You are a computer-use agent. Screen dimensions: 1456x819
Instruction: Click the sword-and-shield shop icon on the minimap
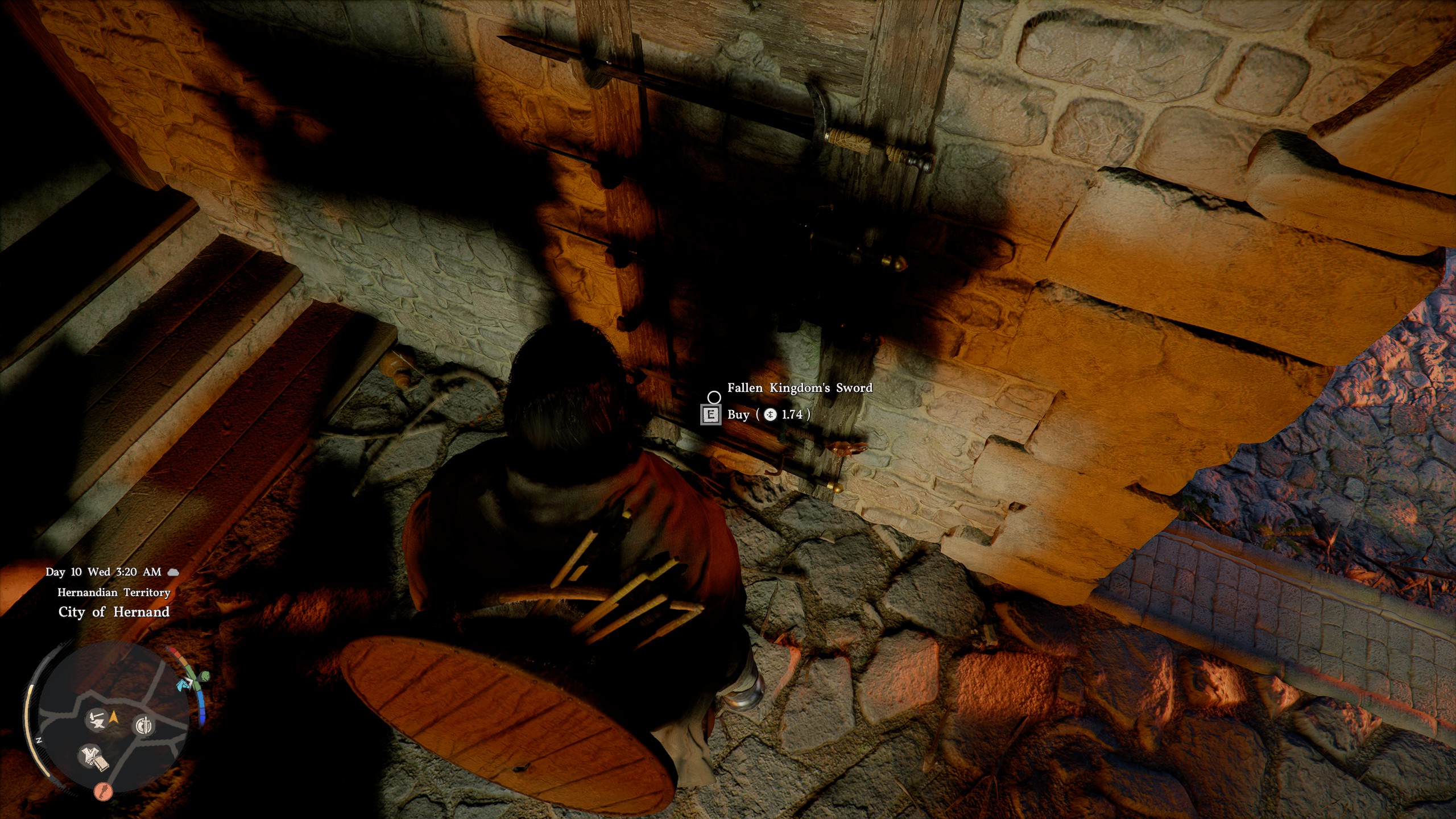click(145, 727)
